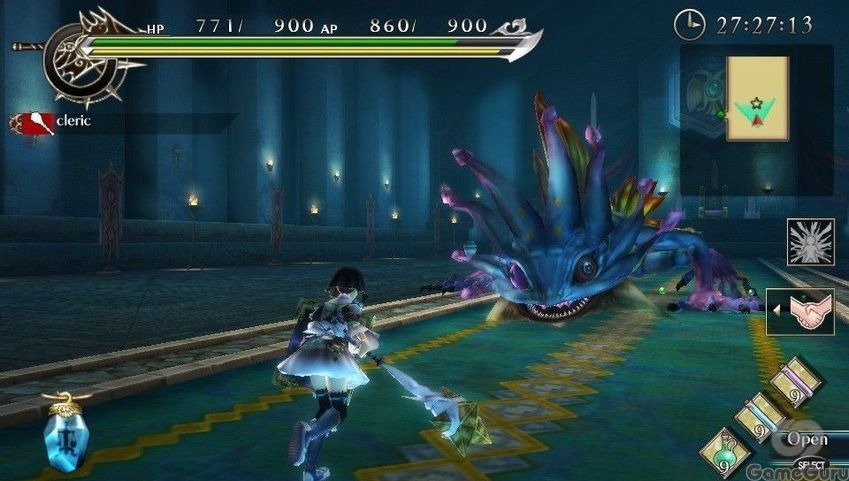Tap the glowing figure skill icon
849x481 pixels.
point(809,242)
